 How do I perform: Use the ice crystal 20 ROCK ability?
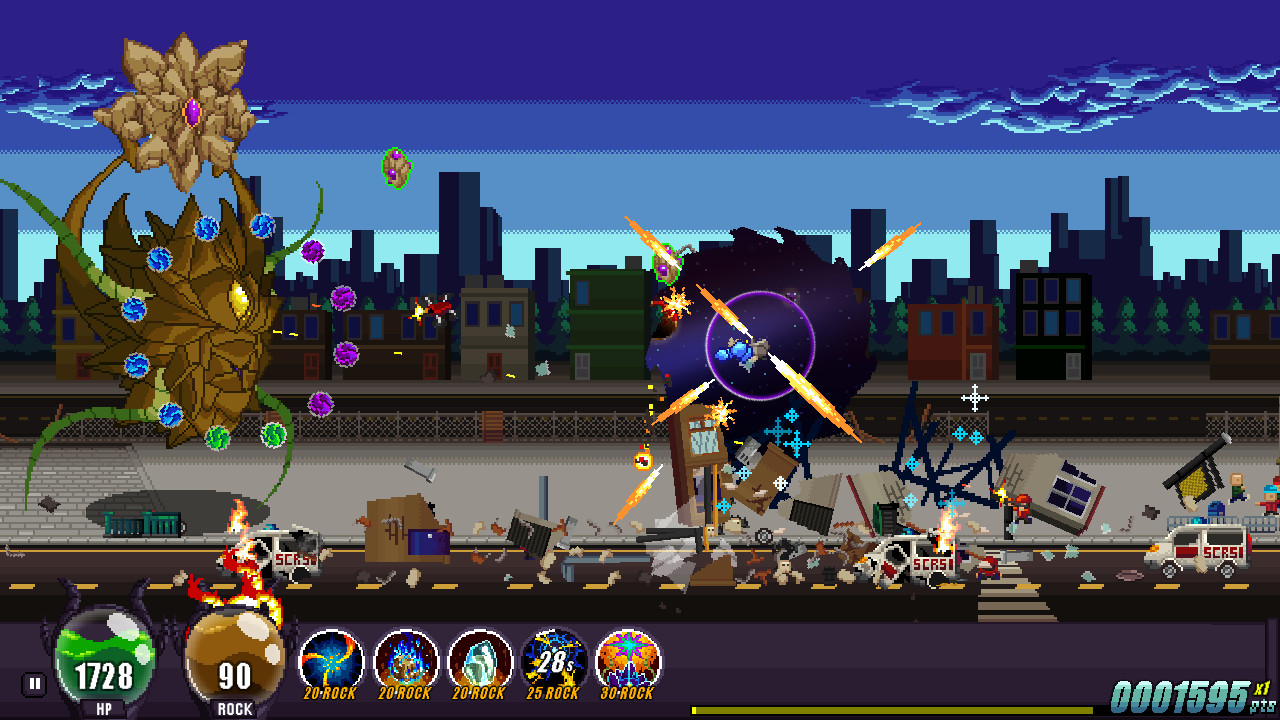point(480,658)
